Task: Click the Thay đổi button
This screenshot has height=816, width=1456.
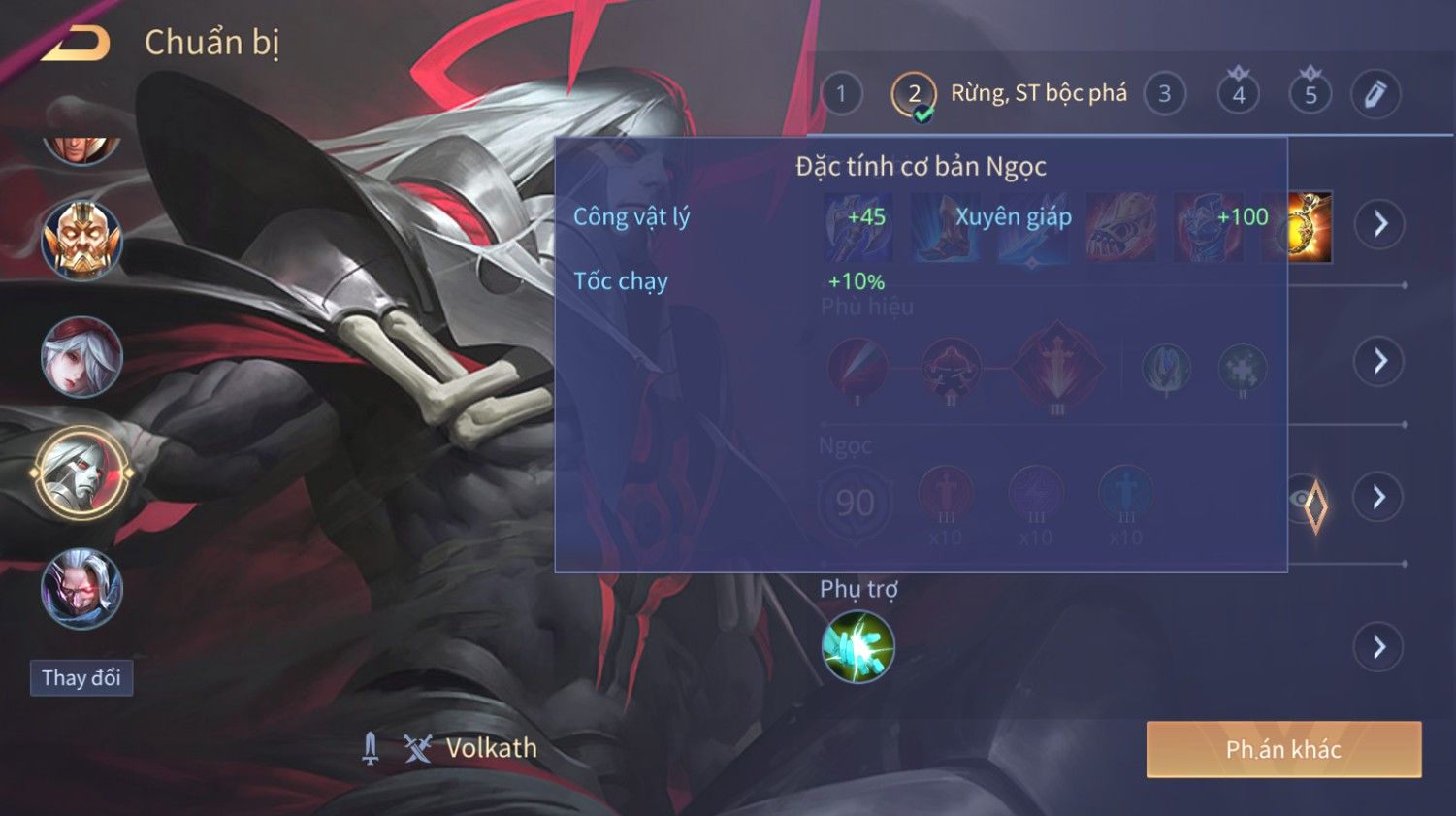Action: click(x=81, y=677)
